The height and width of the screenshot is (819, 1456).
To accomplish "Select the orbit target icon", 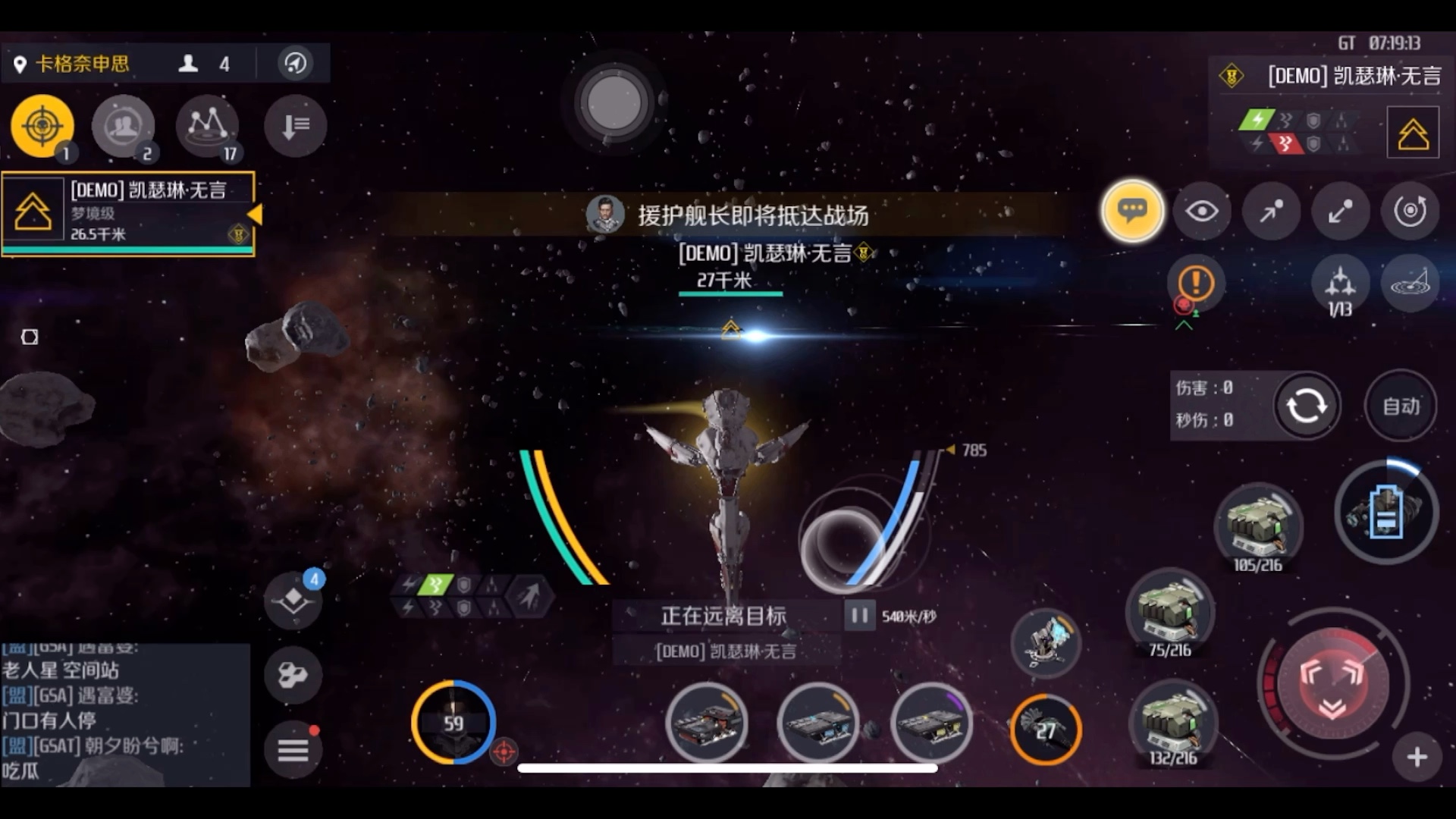I will [x=1409, y=212].
